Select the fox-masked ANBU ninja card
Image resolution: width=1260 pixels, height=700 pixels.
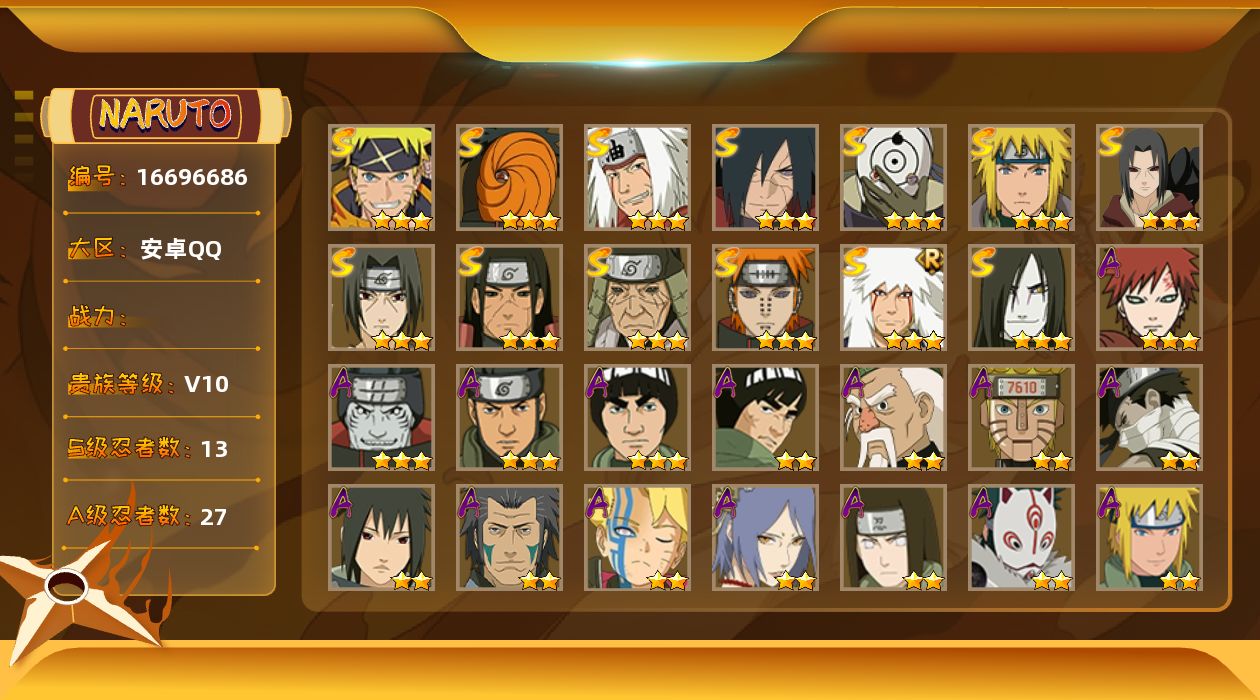click(x=1021, y=537)
